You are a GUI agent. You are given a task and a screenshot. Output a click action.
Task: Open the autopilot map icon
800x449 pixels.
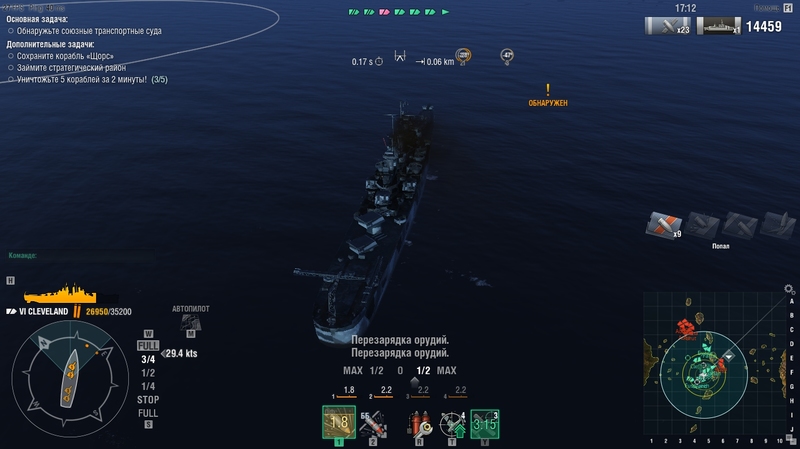[190, 321]
